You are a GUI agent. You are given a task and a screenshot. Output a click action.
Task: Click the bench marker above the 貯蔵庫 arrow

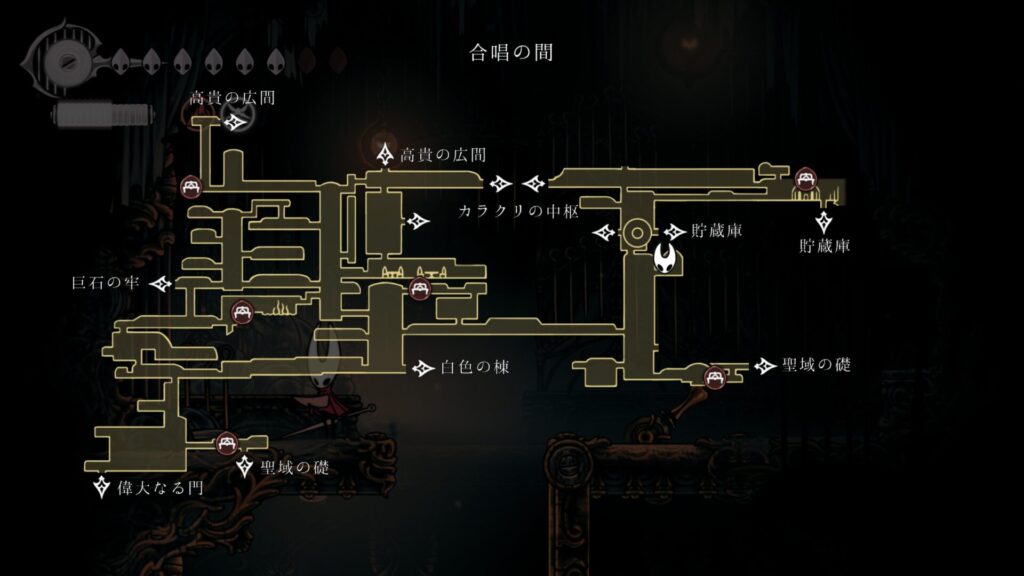805,180
